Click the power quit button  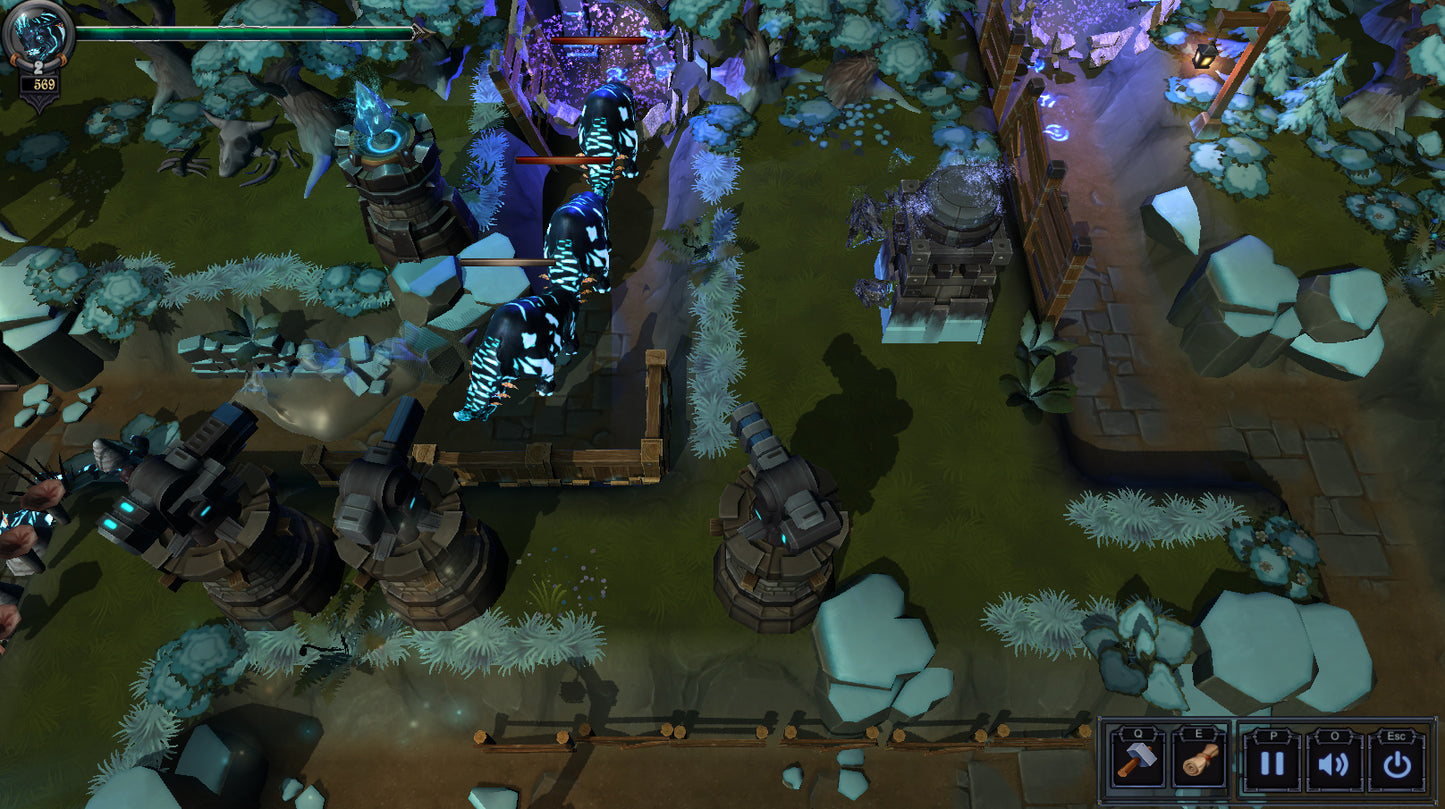(x=1397, y=764)
